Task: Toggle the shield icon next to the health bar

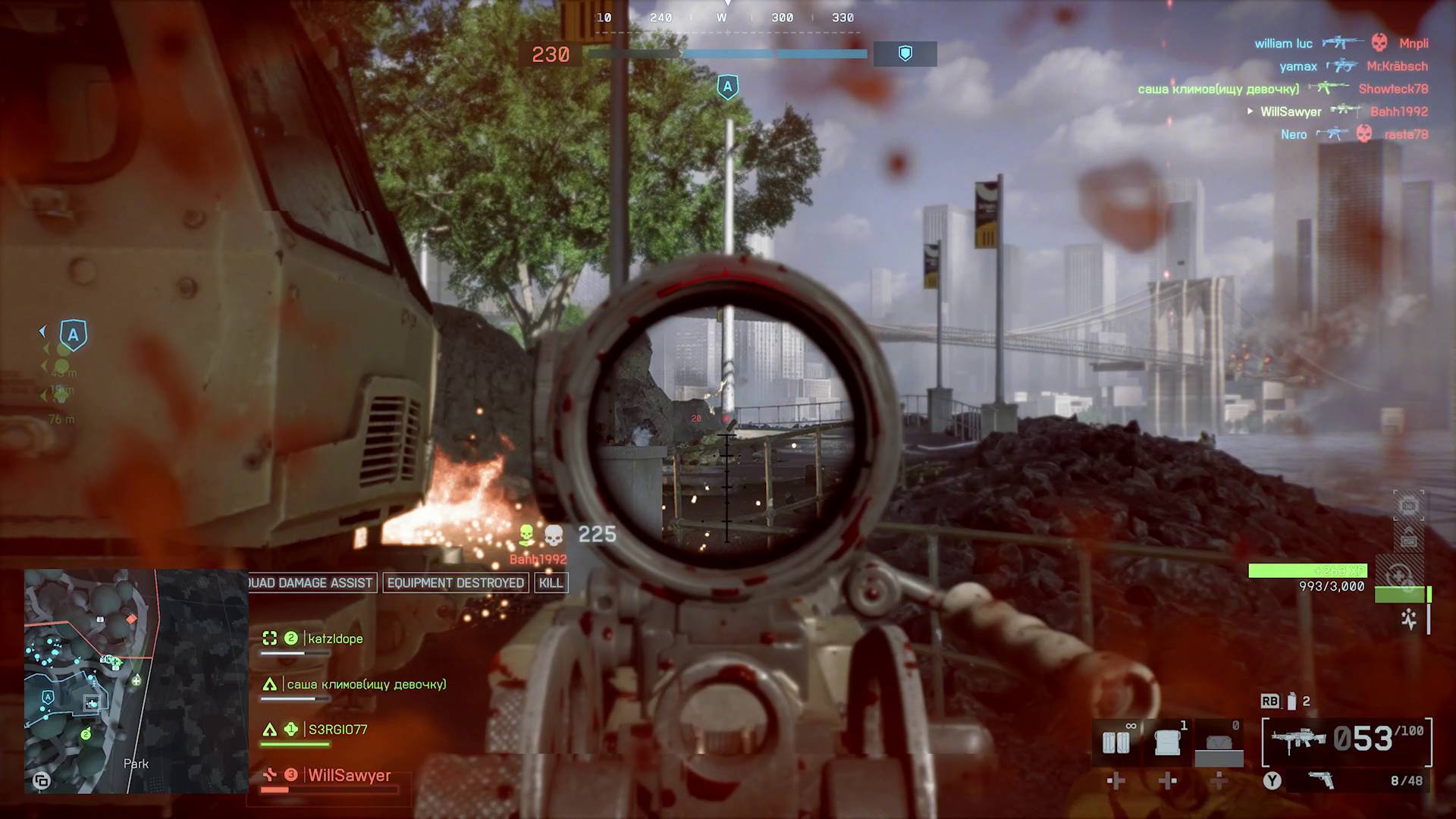Action: pyautogui.click(x=904, y=53)
